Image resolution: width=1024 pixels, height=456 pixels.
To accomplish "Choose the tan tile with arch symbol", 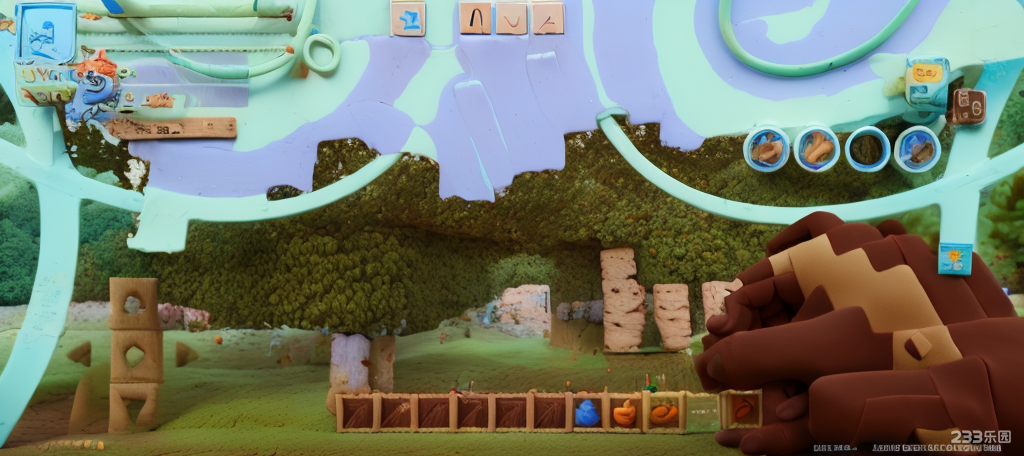I will [x=476, y=17].
